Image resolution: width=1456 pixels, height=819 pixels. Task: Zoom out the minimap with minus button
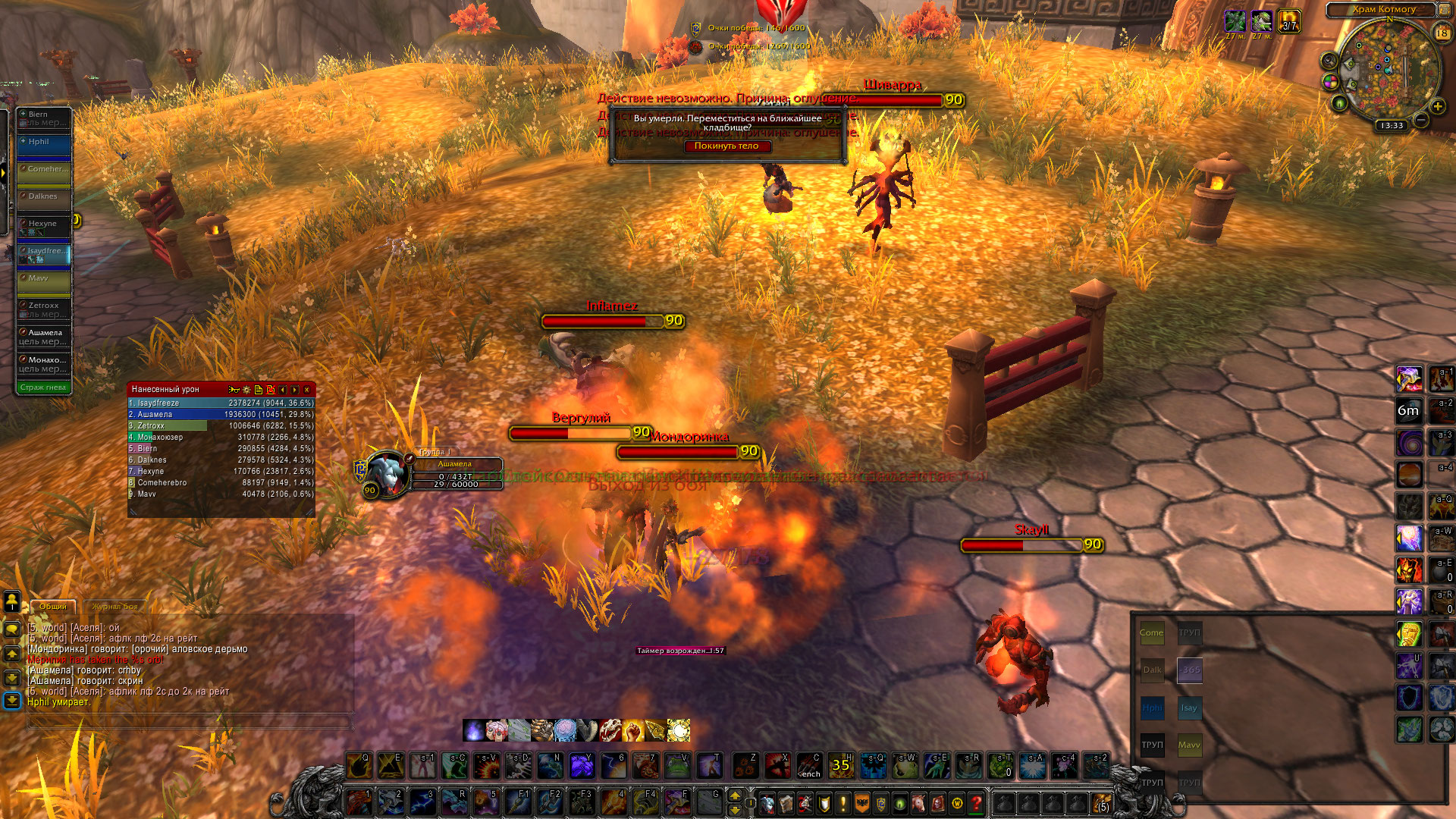pos(1421,120)
